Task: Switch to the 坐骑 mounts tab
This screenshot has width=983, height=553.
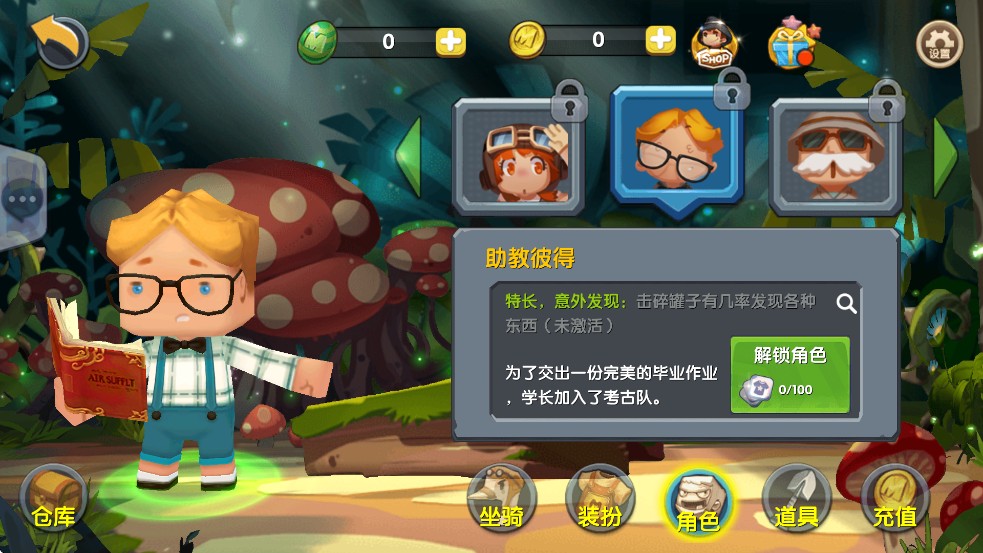Action: [x=501, y=499]
